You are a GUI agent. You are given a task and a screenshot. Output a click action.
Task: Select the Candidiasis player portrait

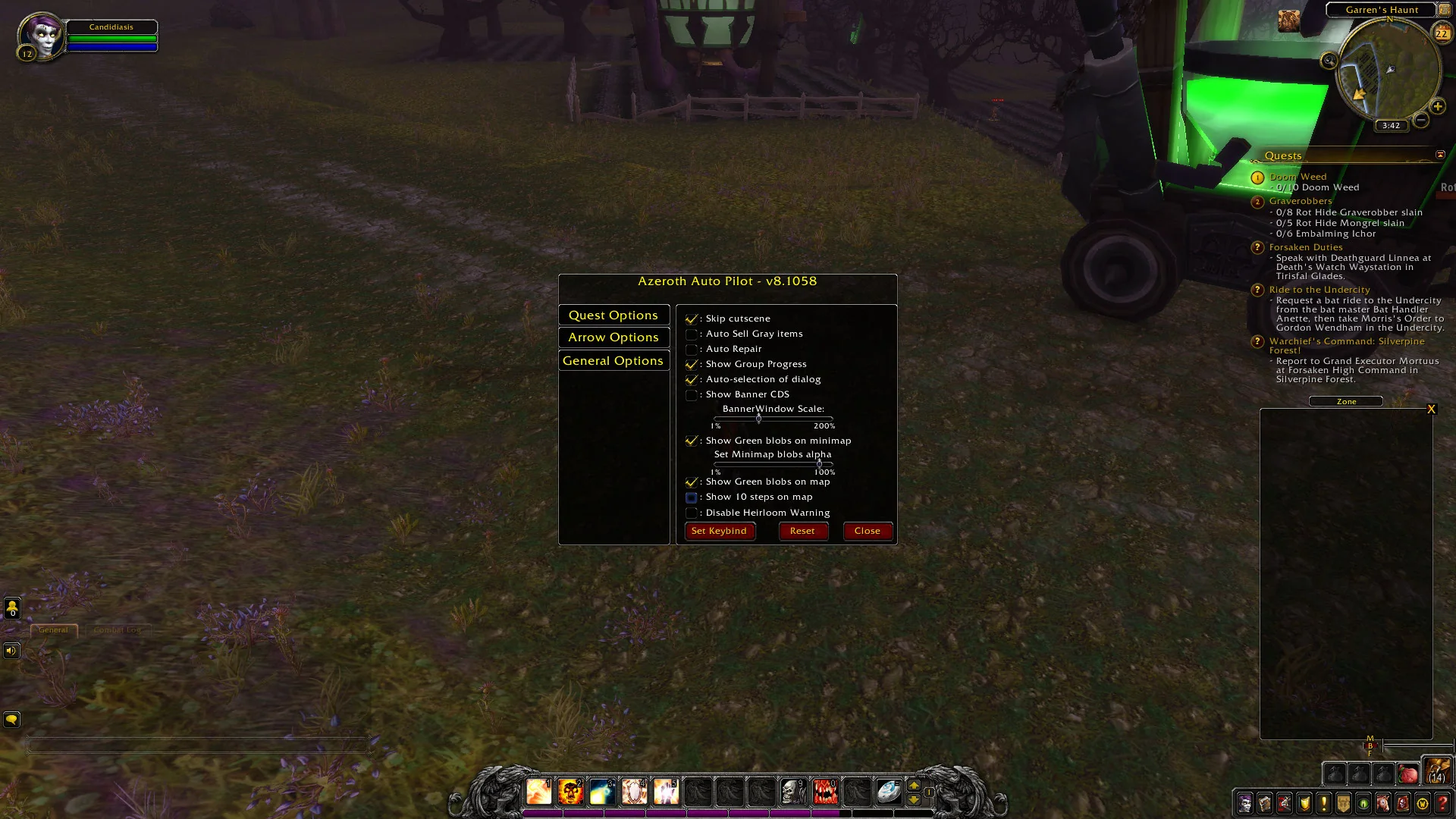41,36
